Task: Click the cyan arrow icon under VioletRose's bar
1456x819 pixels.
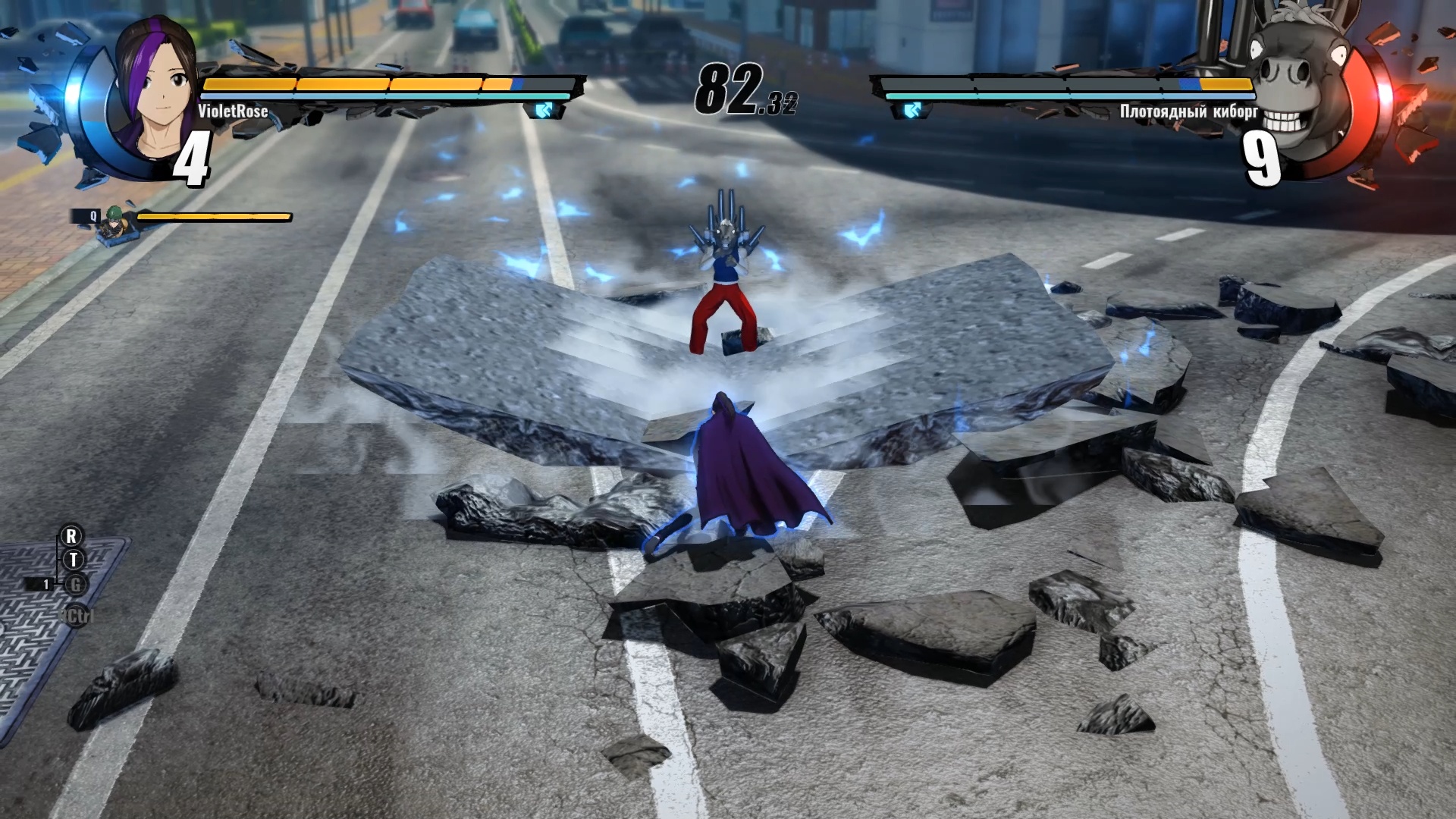Action: tap(544, 111)
